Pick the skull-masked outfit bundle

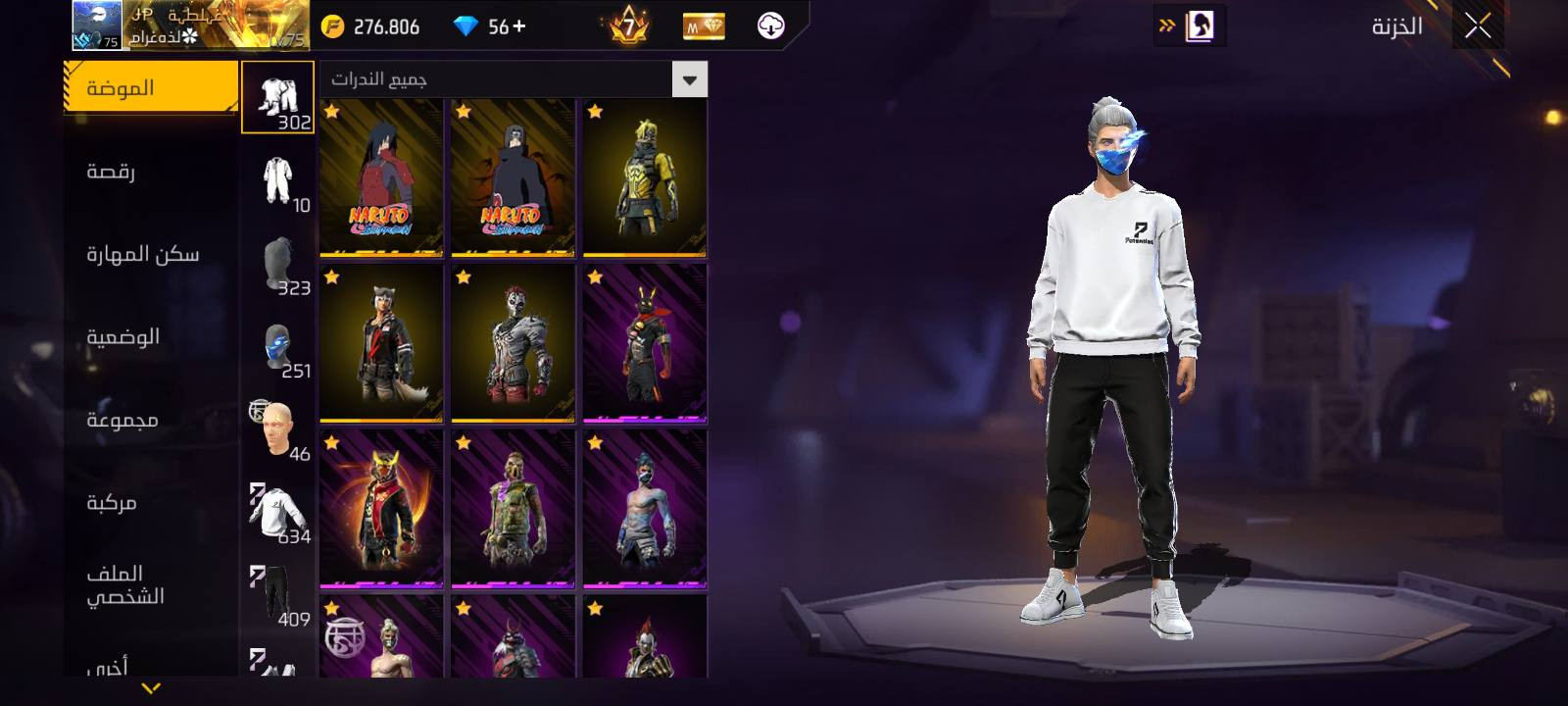pyautogui.click(x=513, y=343)
